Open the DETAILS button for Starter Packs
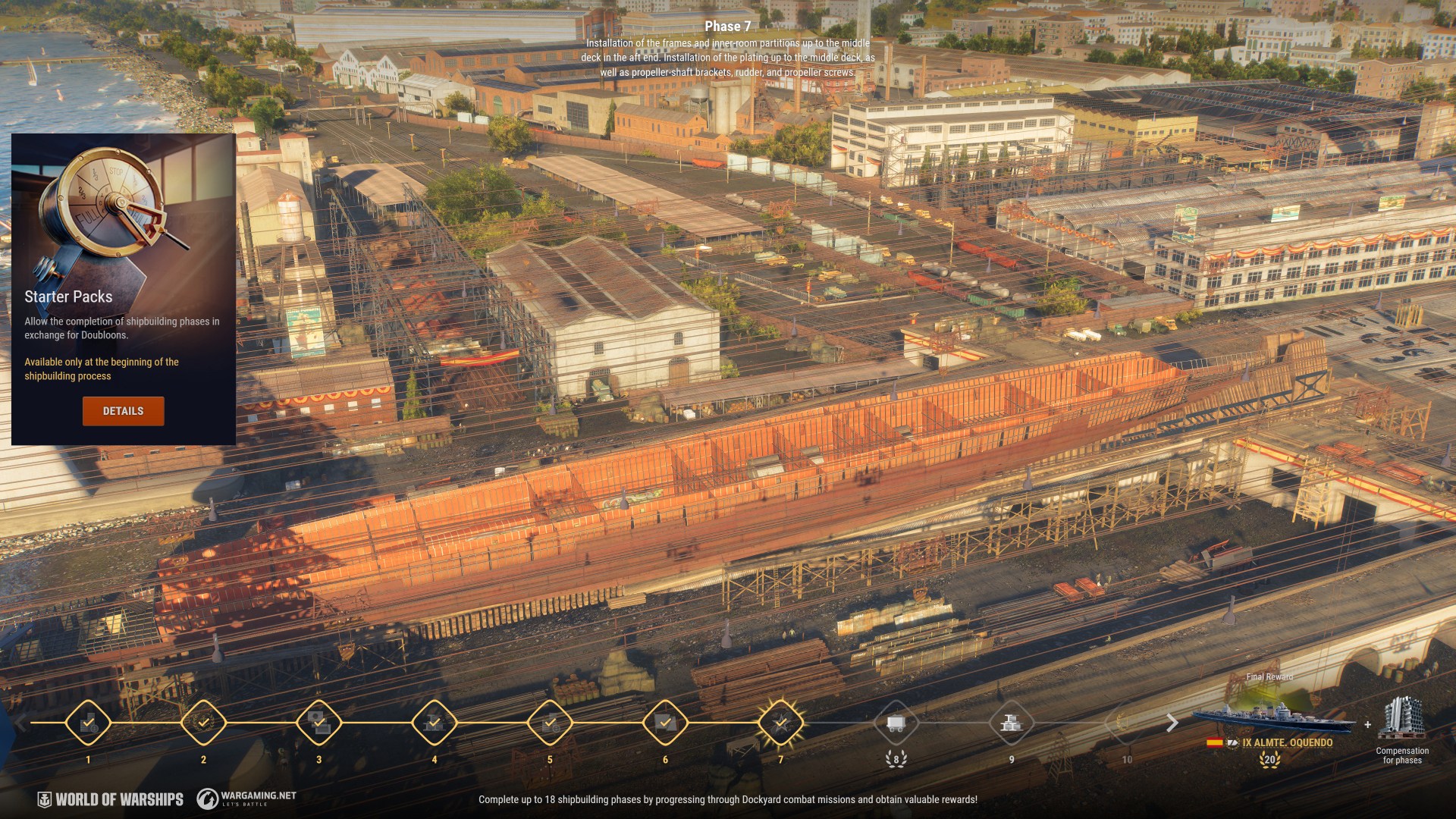The image size is (1456, 819). click(x=123, y=411)
